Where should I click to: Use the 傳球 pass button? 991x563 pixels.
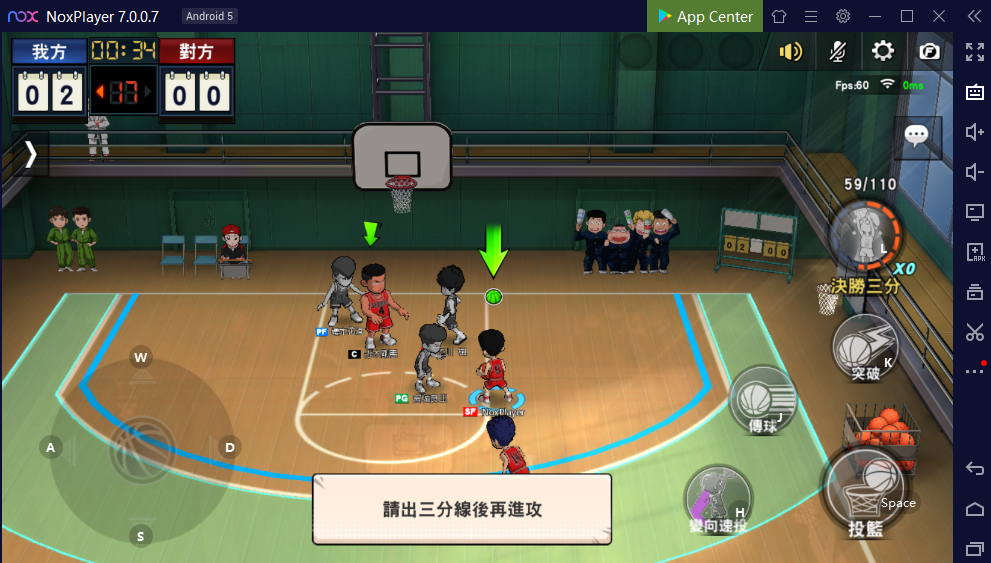762,401
